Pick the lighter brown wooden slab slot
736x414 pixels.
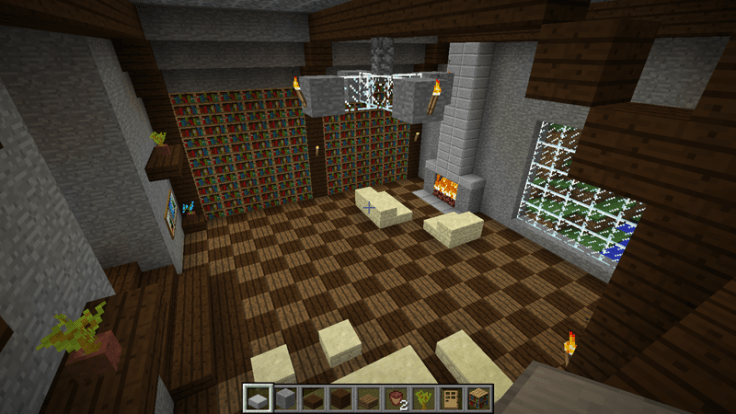coord(366,397)
